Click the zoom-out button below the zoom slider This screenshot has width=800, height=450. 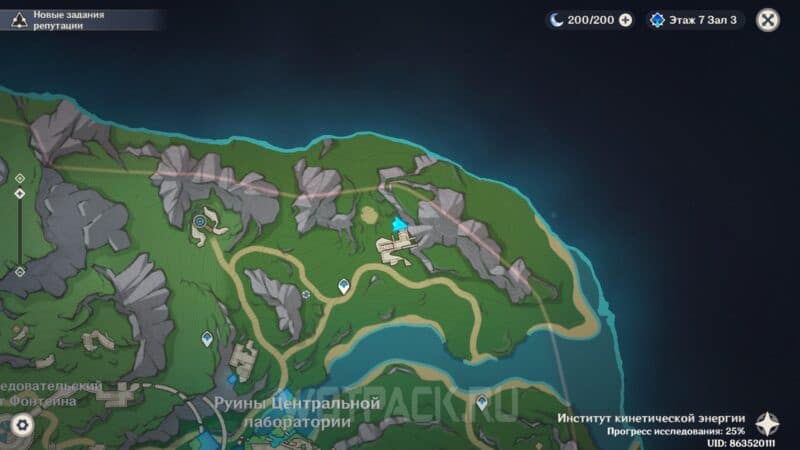tap(19, 271)
